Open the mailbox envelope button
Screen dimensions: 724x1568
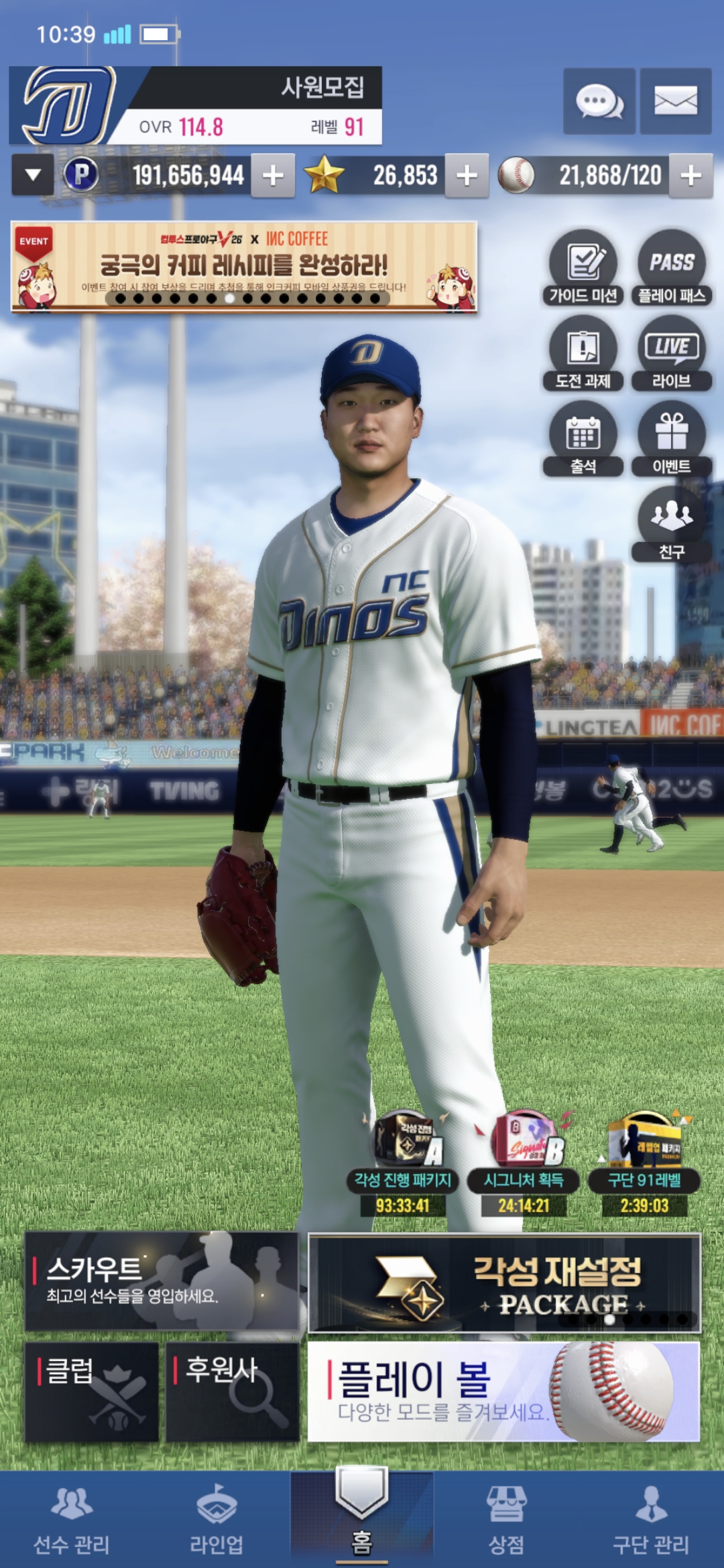tap(675, 102)
